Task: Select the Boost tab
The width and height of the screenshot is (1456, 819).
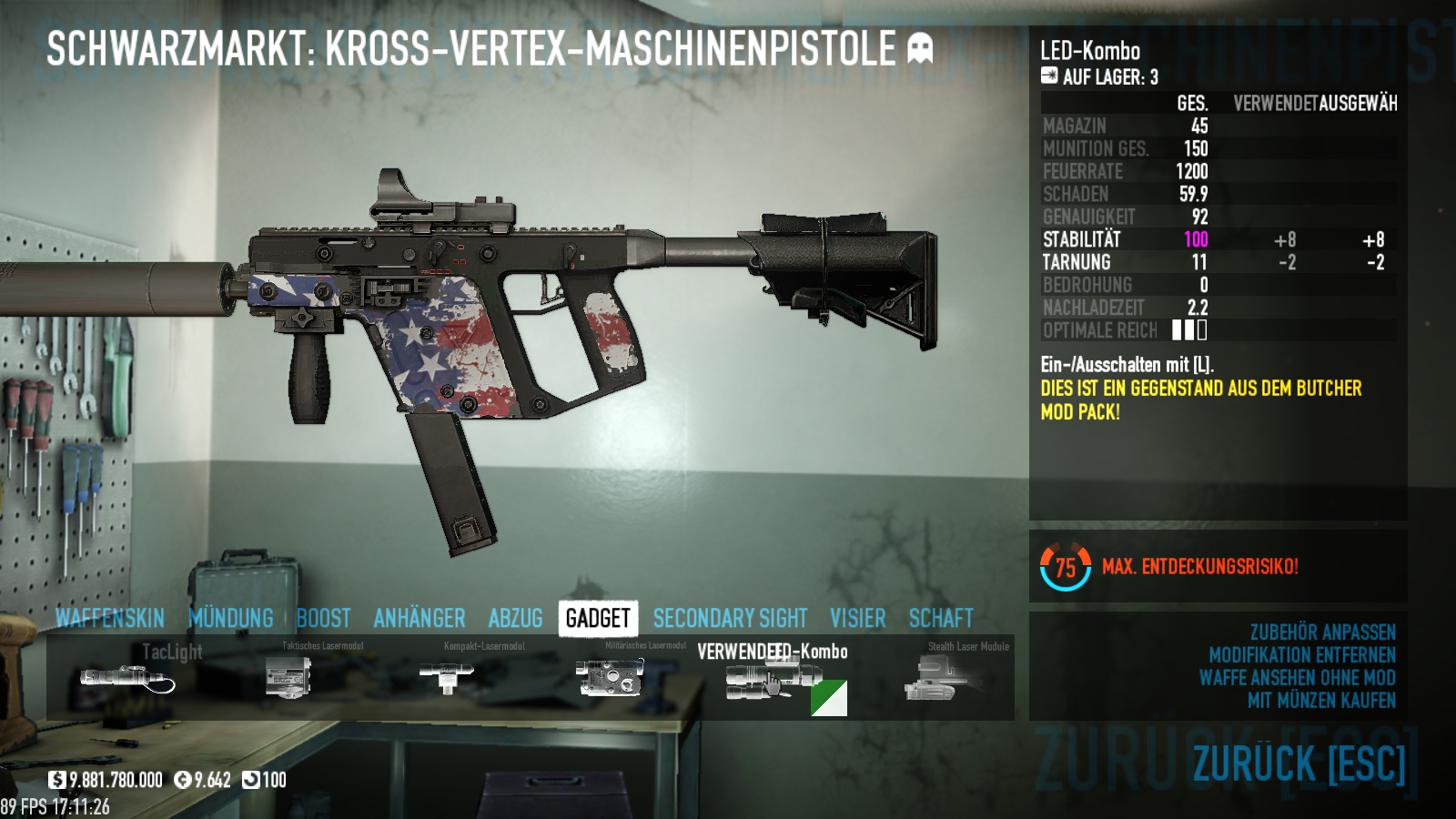Action: 323,619
